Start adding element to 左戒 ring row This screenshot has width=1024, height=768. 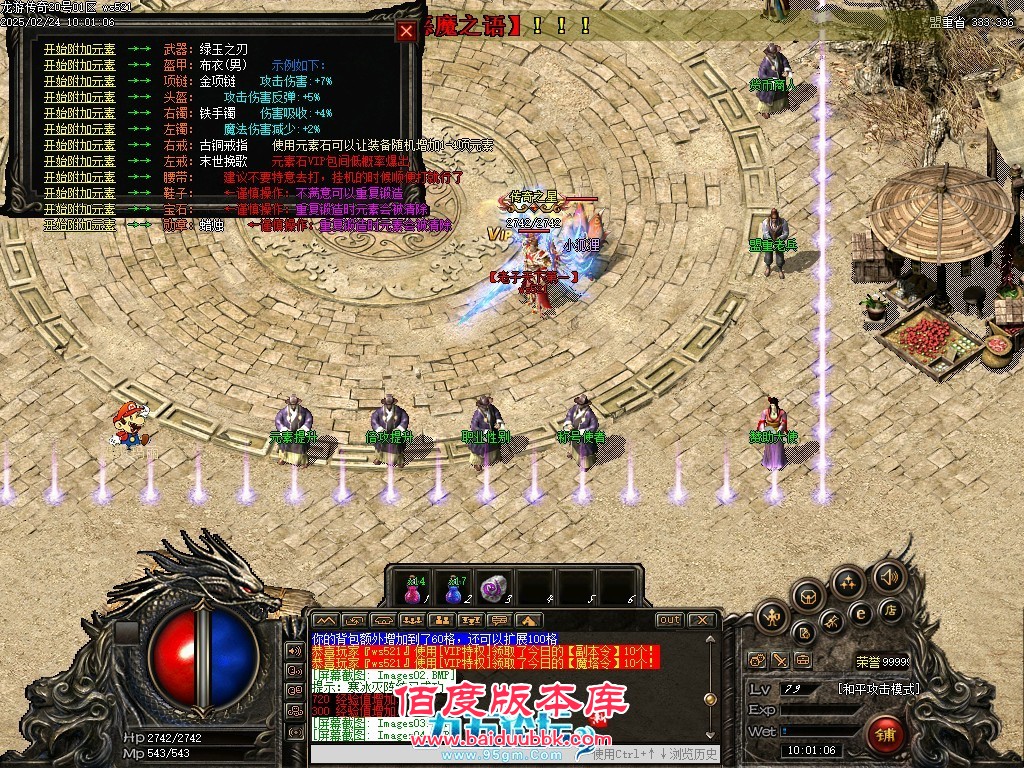pyautogui.click(x=79, y=161)
